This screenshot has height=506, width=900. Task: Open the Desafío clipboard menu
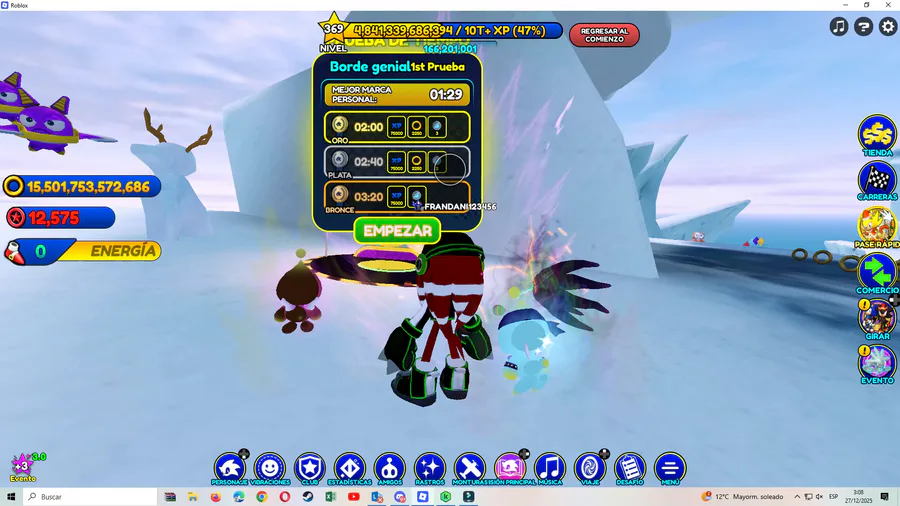630,467
